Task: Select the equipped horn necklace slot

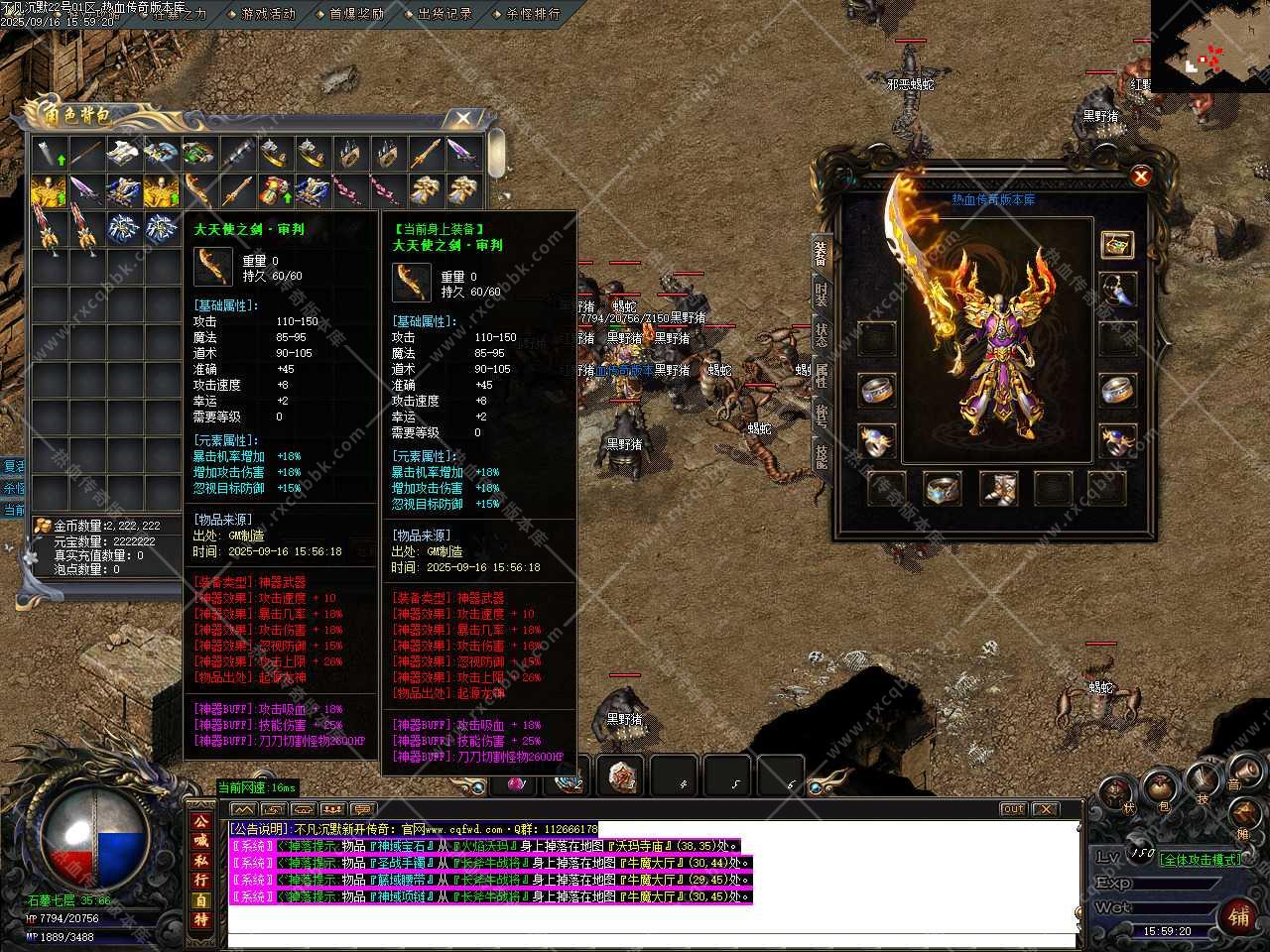Action: pos(1117,292)
